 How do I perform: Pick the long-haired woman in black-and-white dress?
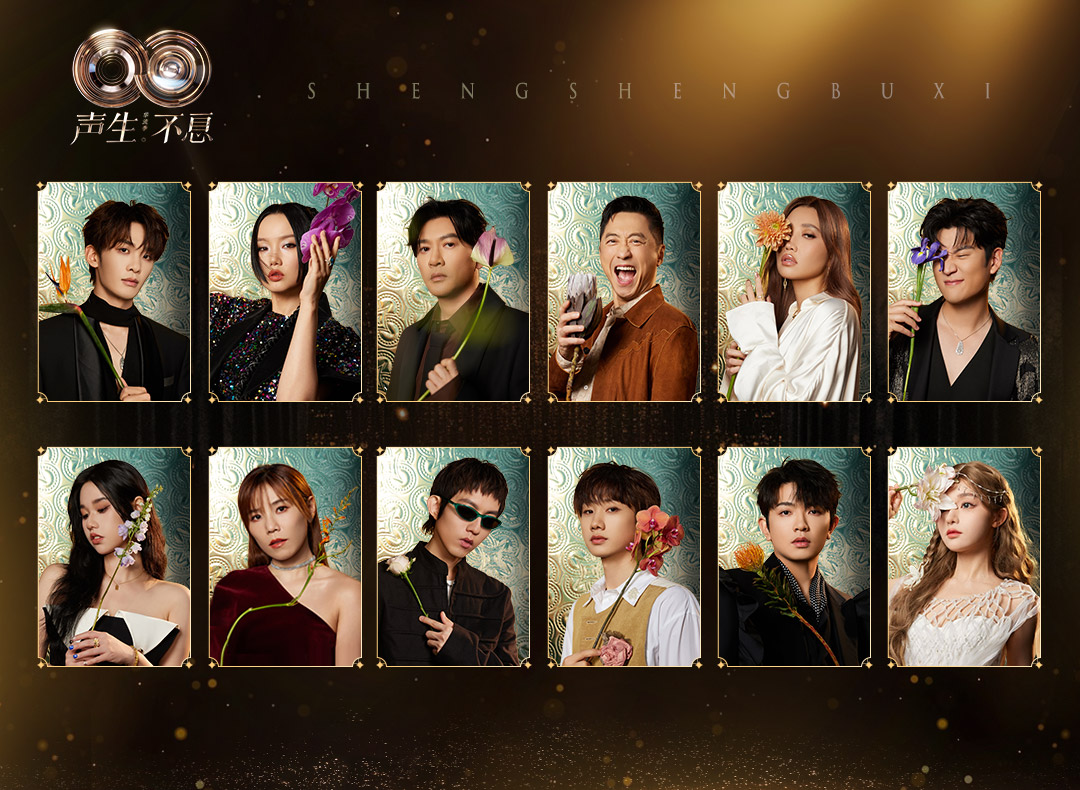coord(114,556)
